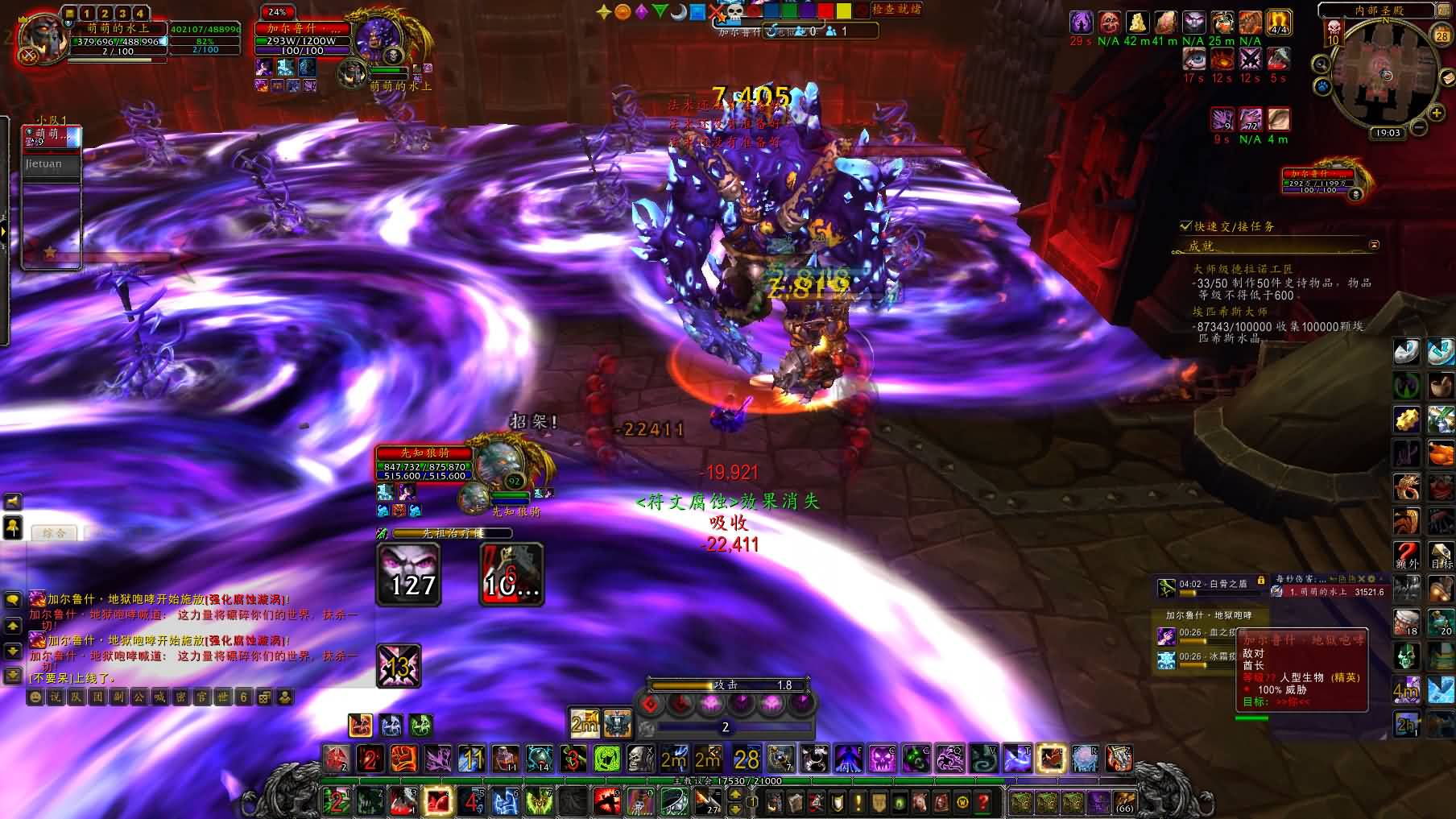Click the 检查就绪 ready check button

point(896,10)
